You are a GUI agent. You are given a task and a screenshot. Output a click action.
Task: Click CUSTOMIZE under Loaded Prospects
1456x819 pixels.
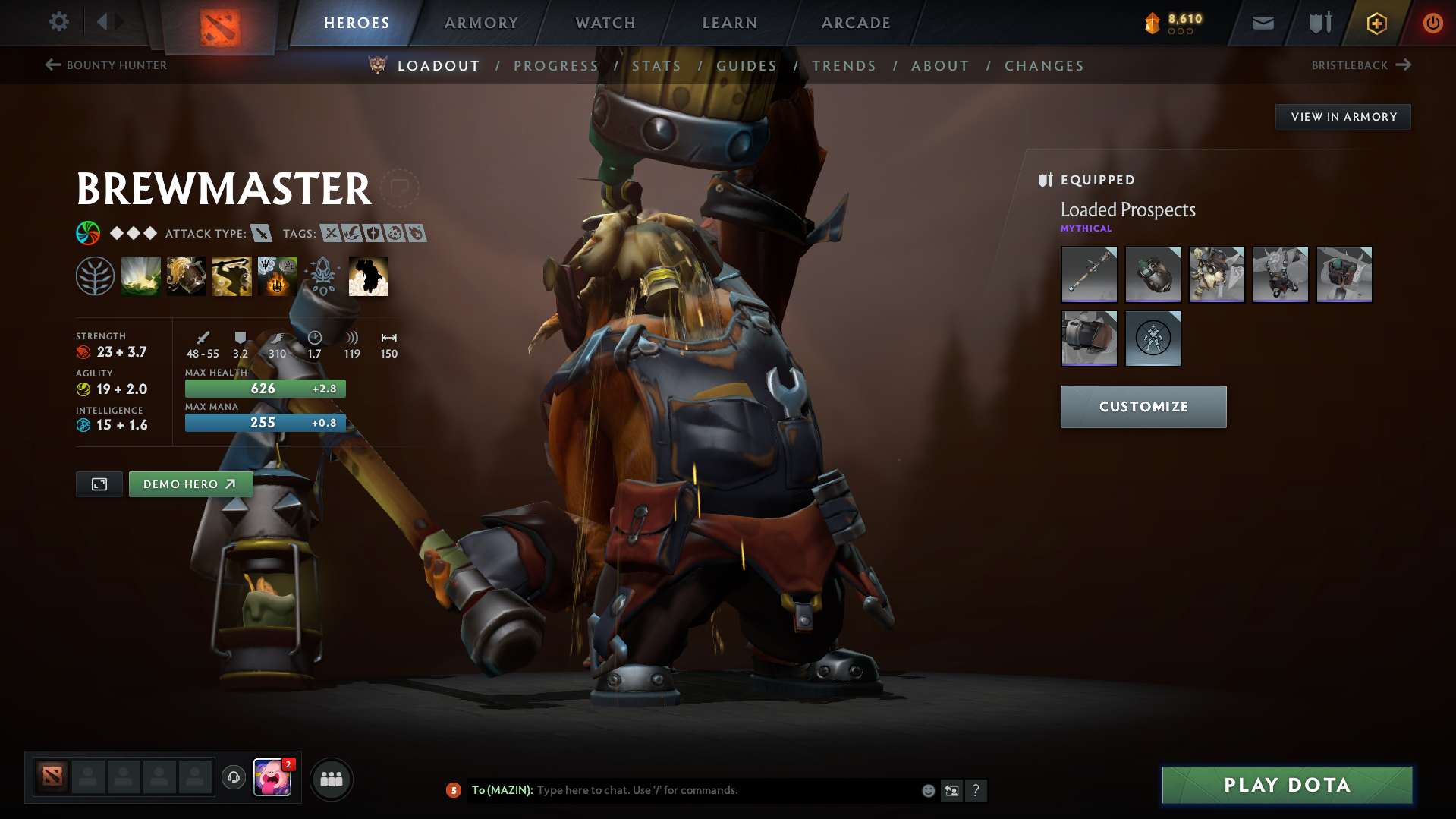pos(1143,406)
